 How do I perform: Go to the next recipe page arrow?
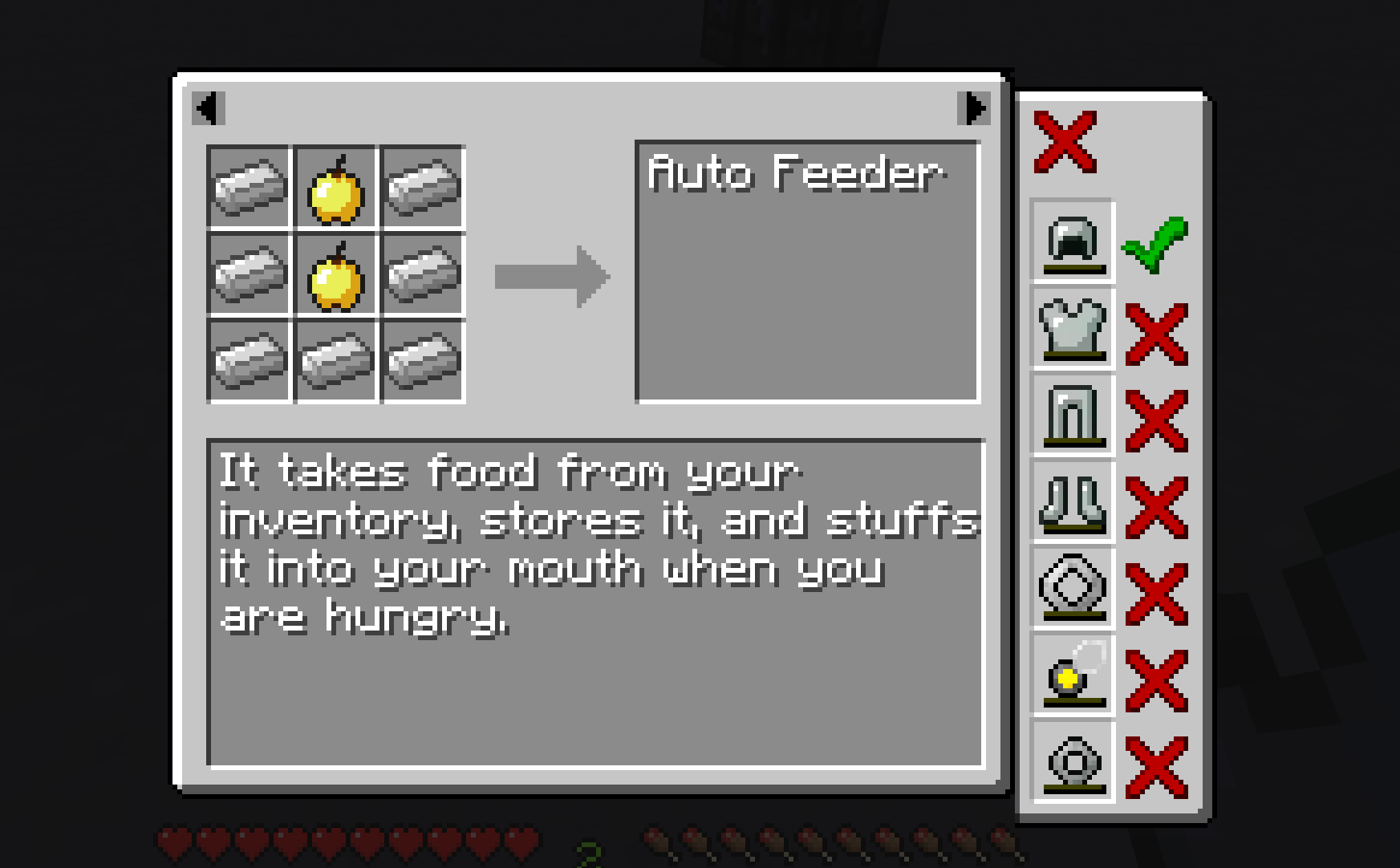tap(974, 108)
